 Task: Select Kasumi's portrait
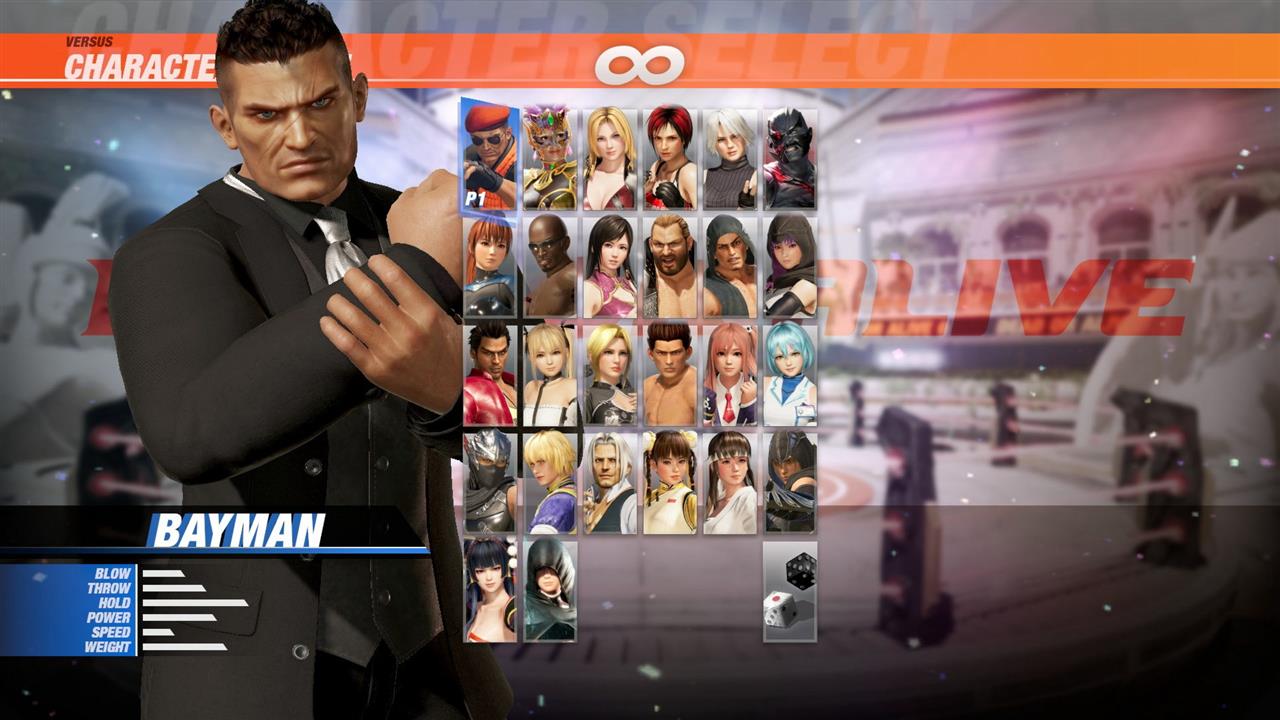[x=487, y=265]
